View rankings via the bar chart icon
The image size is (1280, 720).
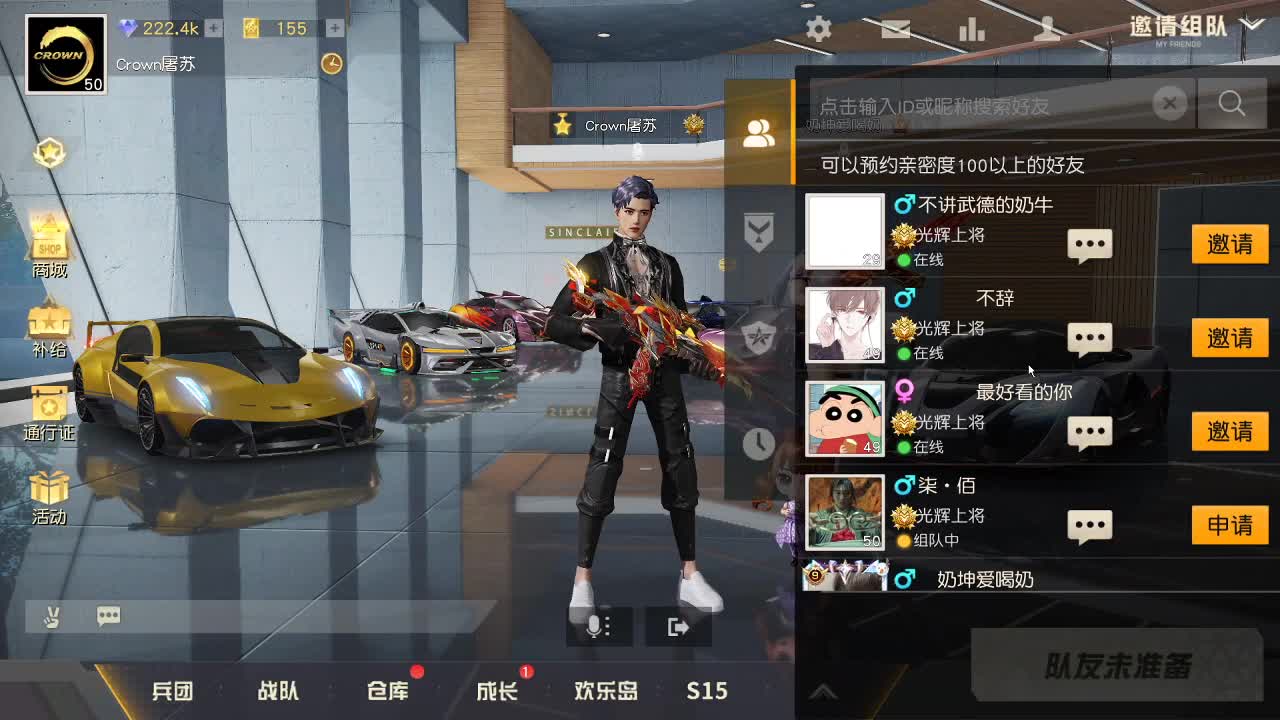(x=972, y=30)
